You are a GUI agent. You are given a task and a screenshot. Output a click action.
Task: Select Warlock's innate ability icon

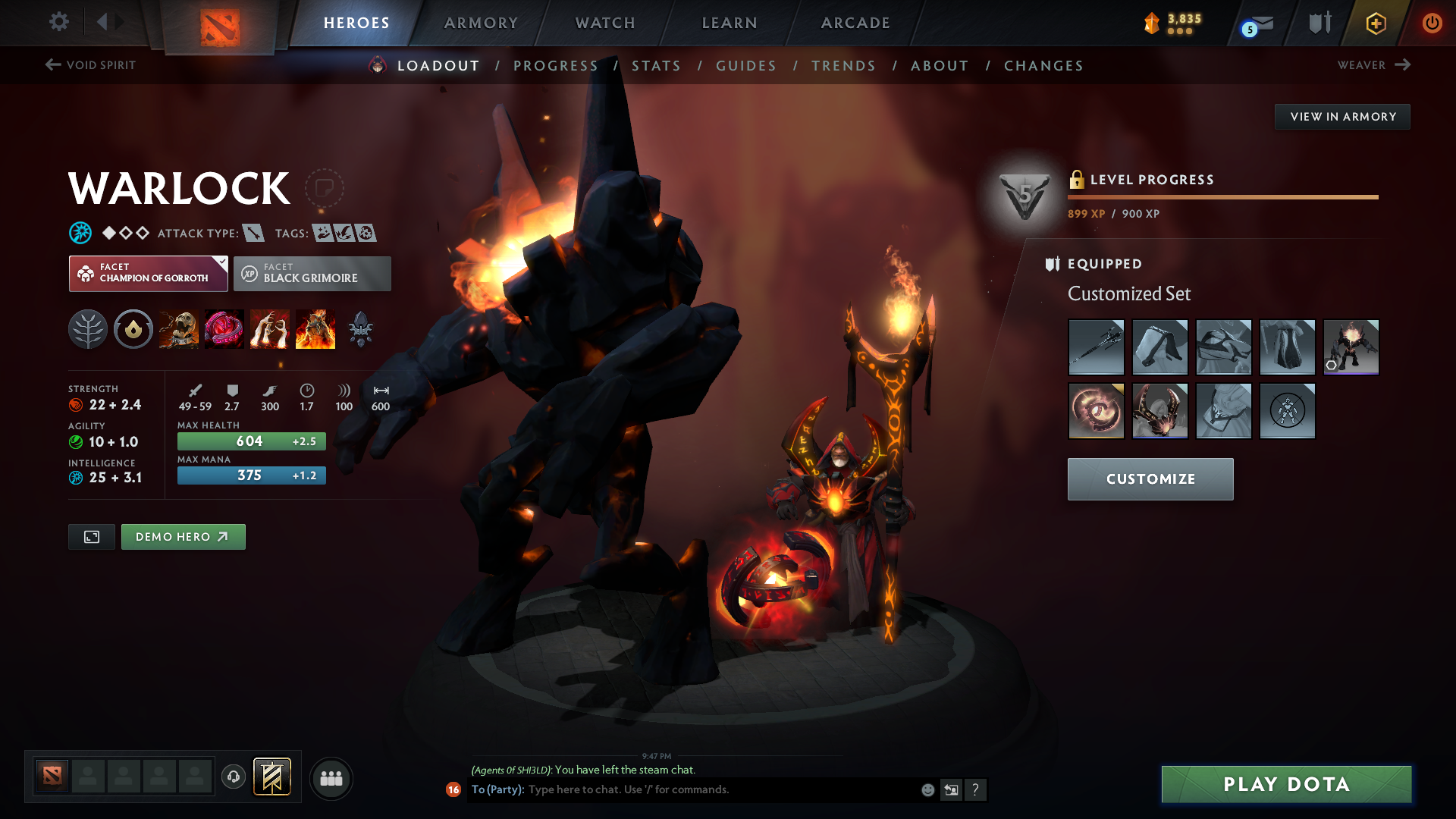click(x=133, y=328)
